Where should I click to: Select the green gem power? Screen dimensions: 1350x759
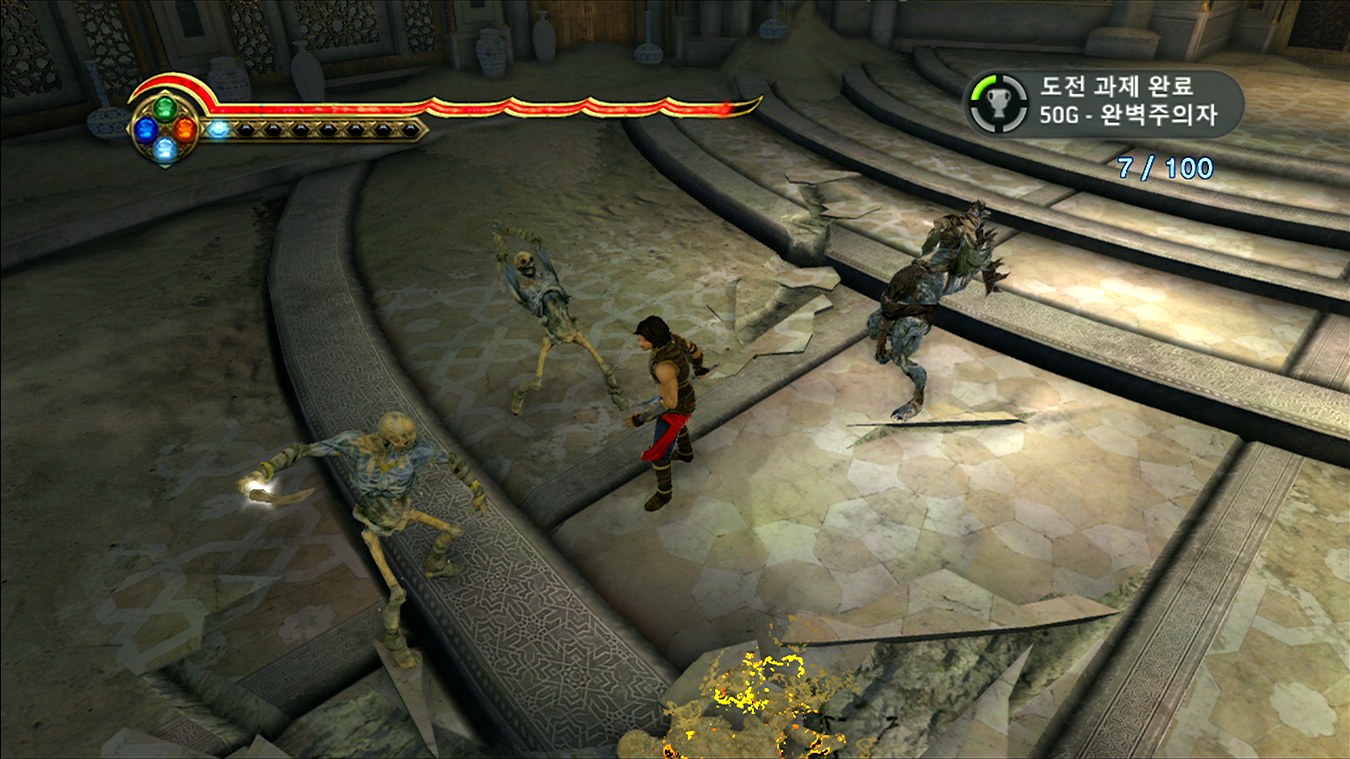click(164, 108)
